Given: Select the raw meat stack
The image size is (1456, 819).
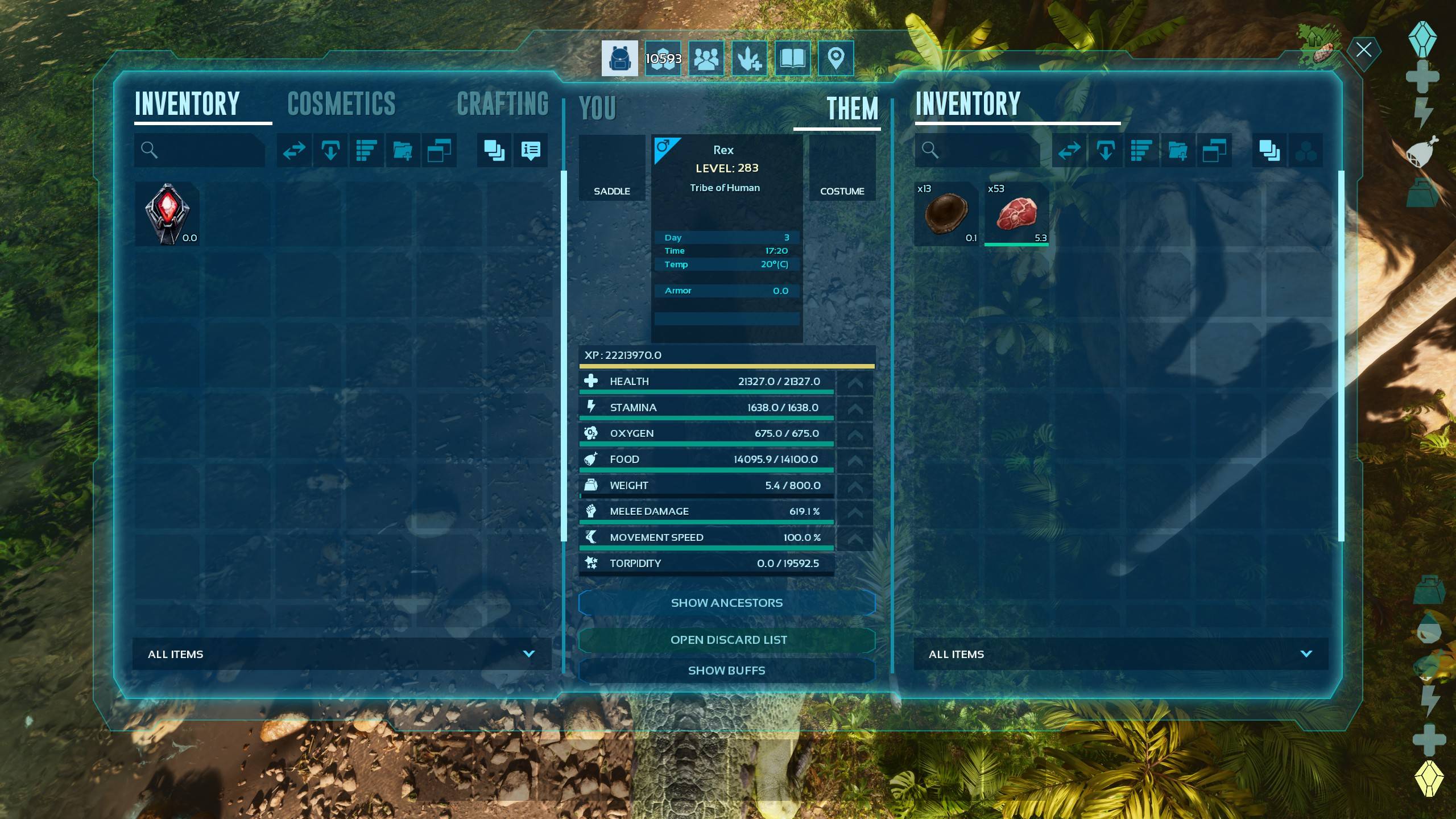Looking at the screenshot, I should (1016, 214).
